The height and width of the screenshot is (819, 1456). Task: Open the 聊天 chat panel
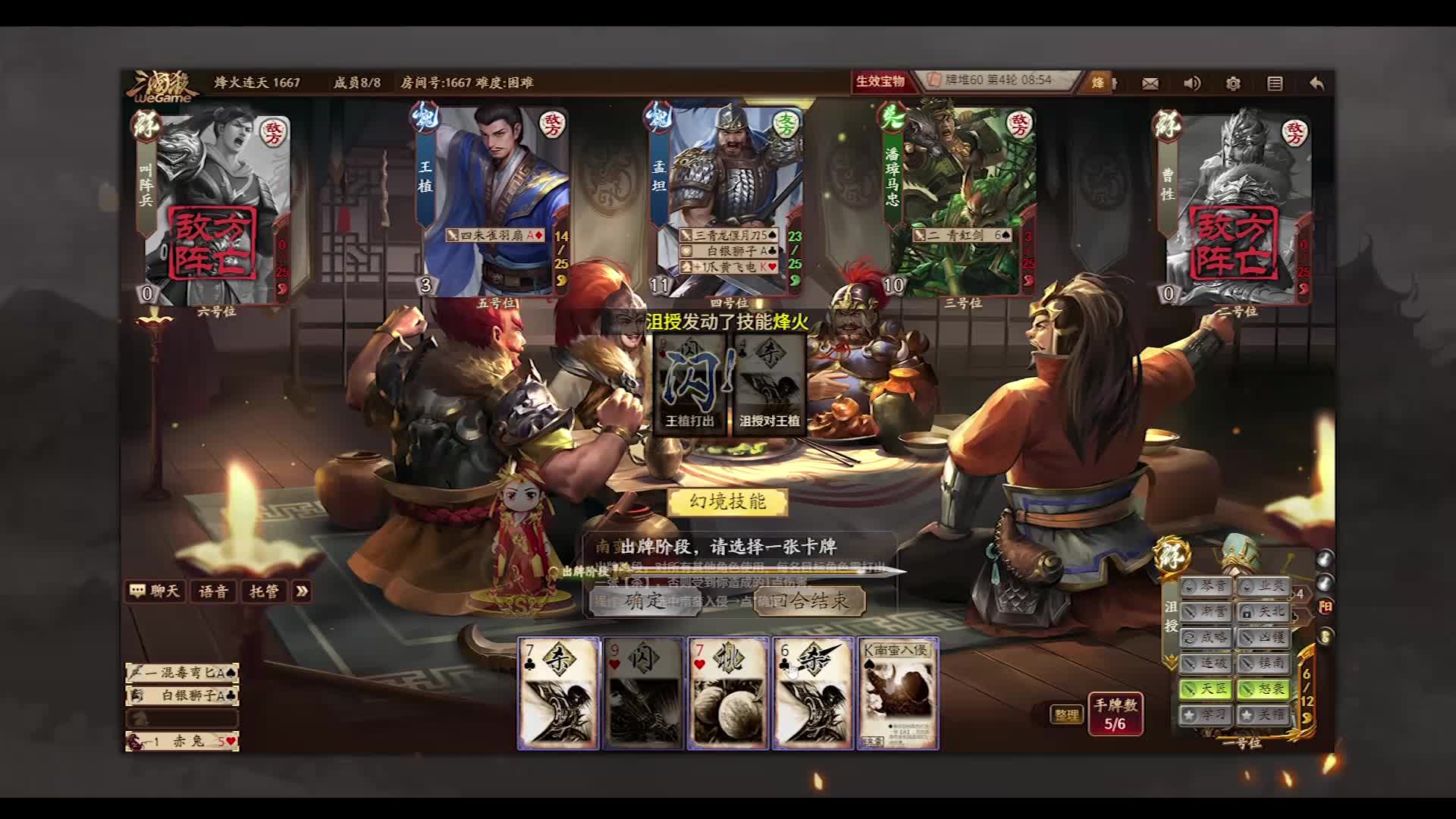(155, 591)
